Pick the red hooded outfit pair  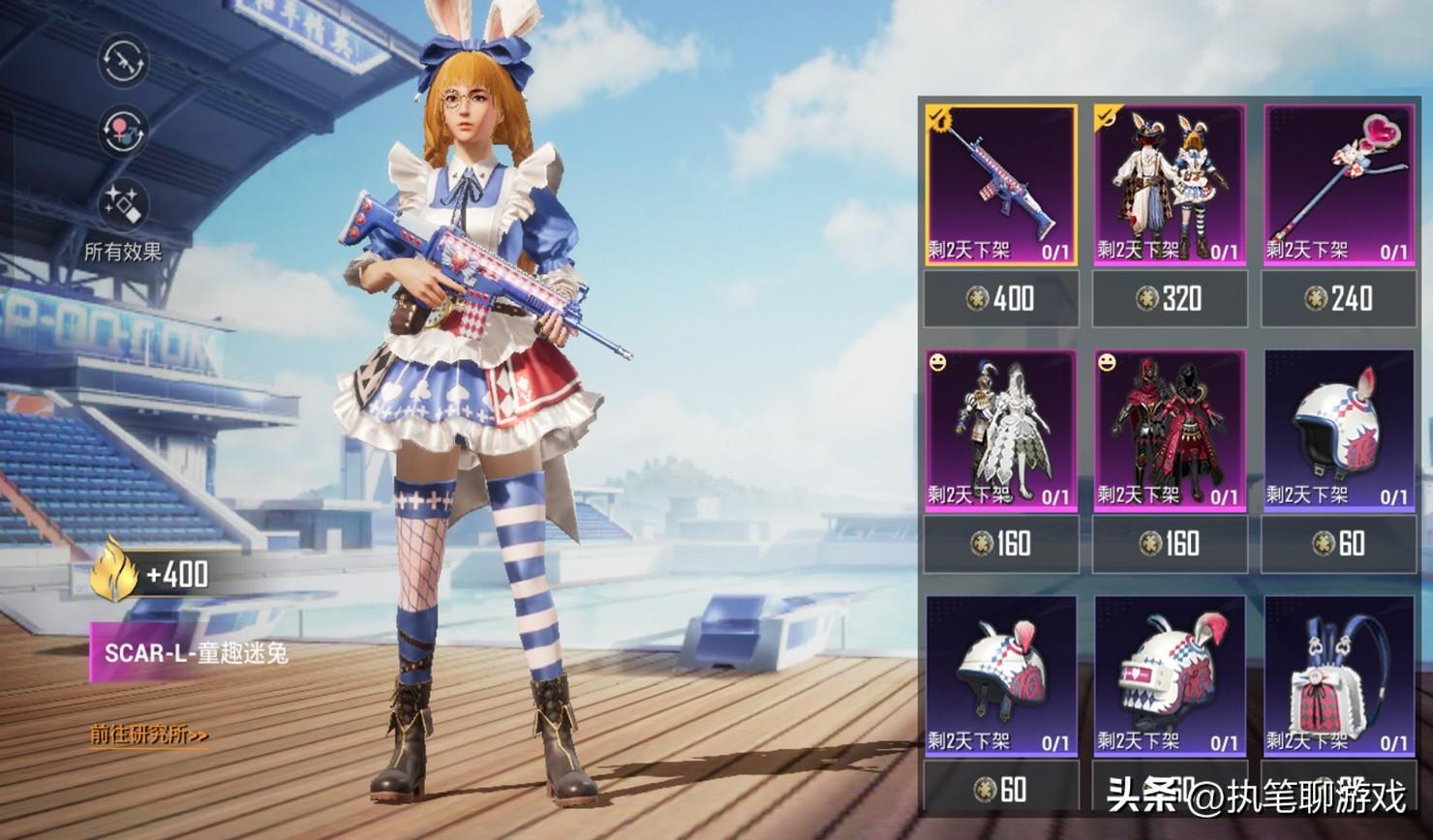[x=1170, y=431]
